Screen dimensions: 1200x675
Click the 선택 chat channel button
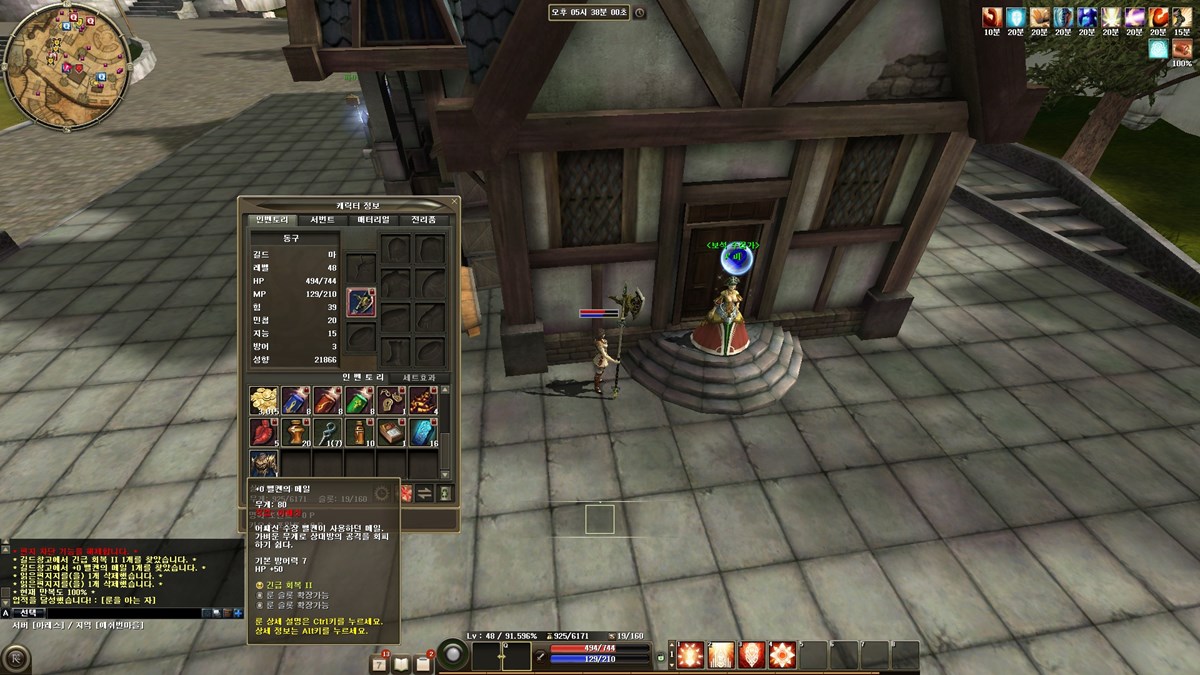point(30,612)
